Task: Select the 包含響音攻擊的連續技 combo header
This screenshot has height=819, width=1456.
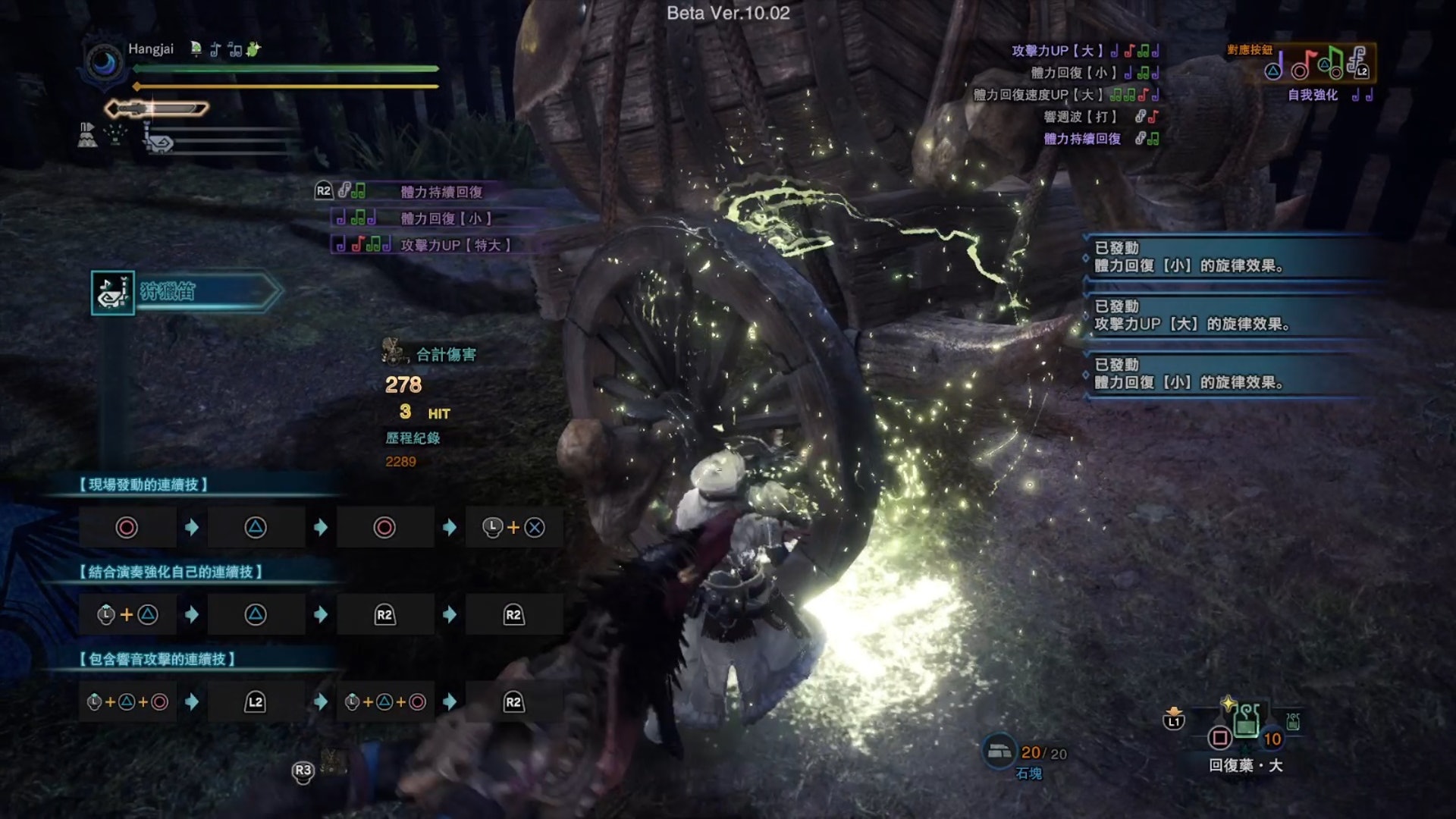Action: 157,659
